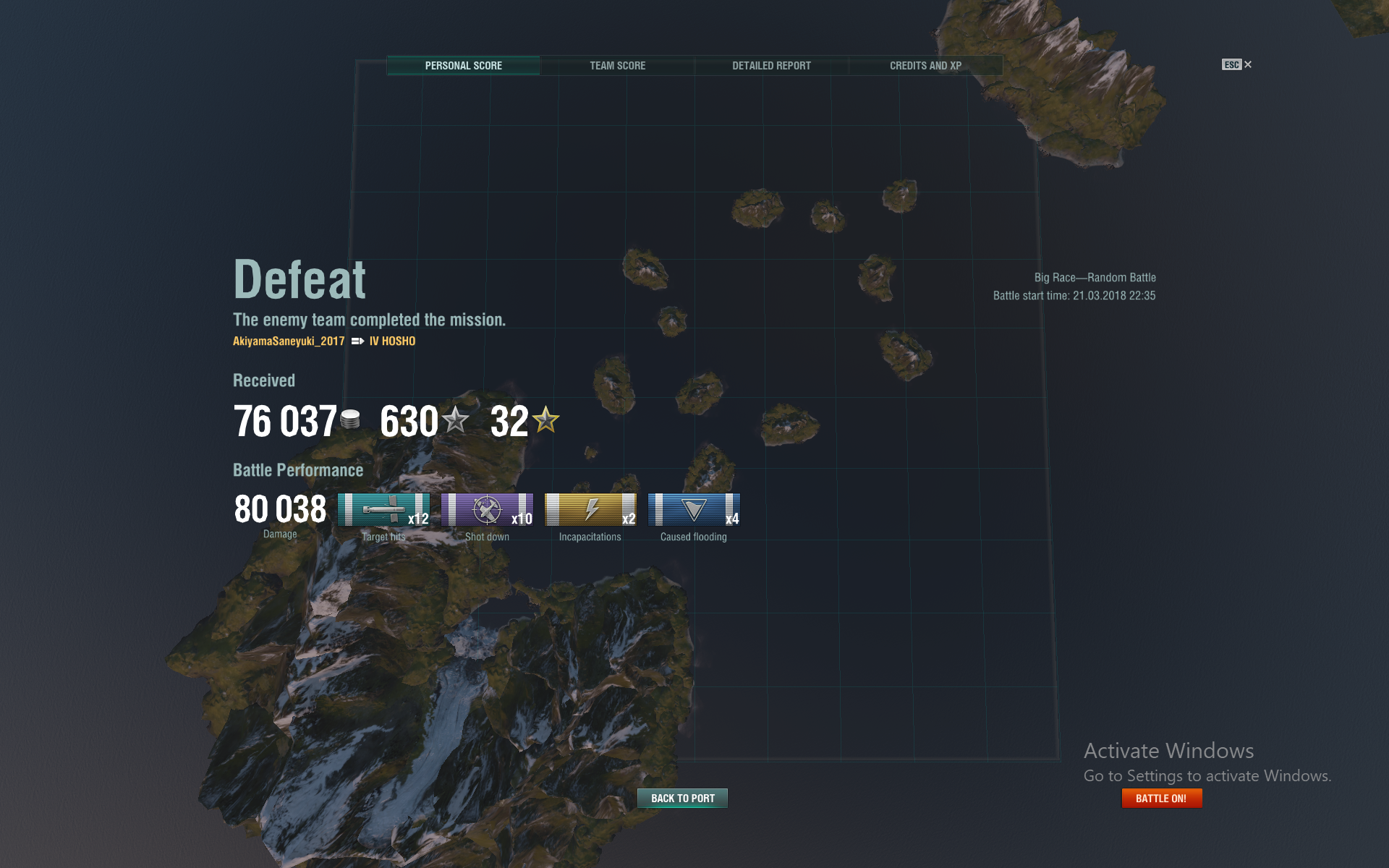Open the Team Score tab
Image resolution: width=1389 pixels, height=868 pixels.
click(617, 66)
